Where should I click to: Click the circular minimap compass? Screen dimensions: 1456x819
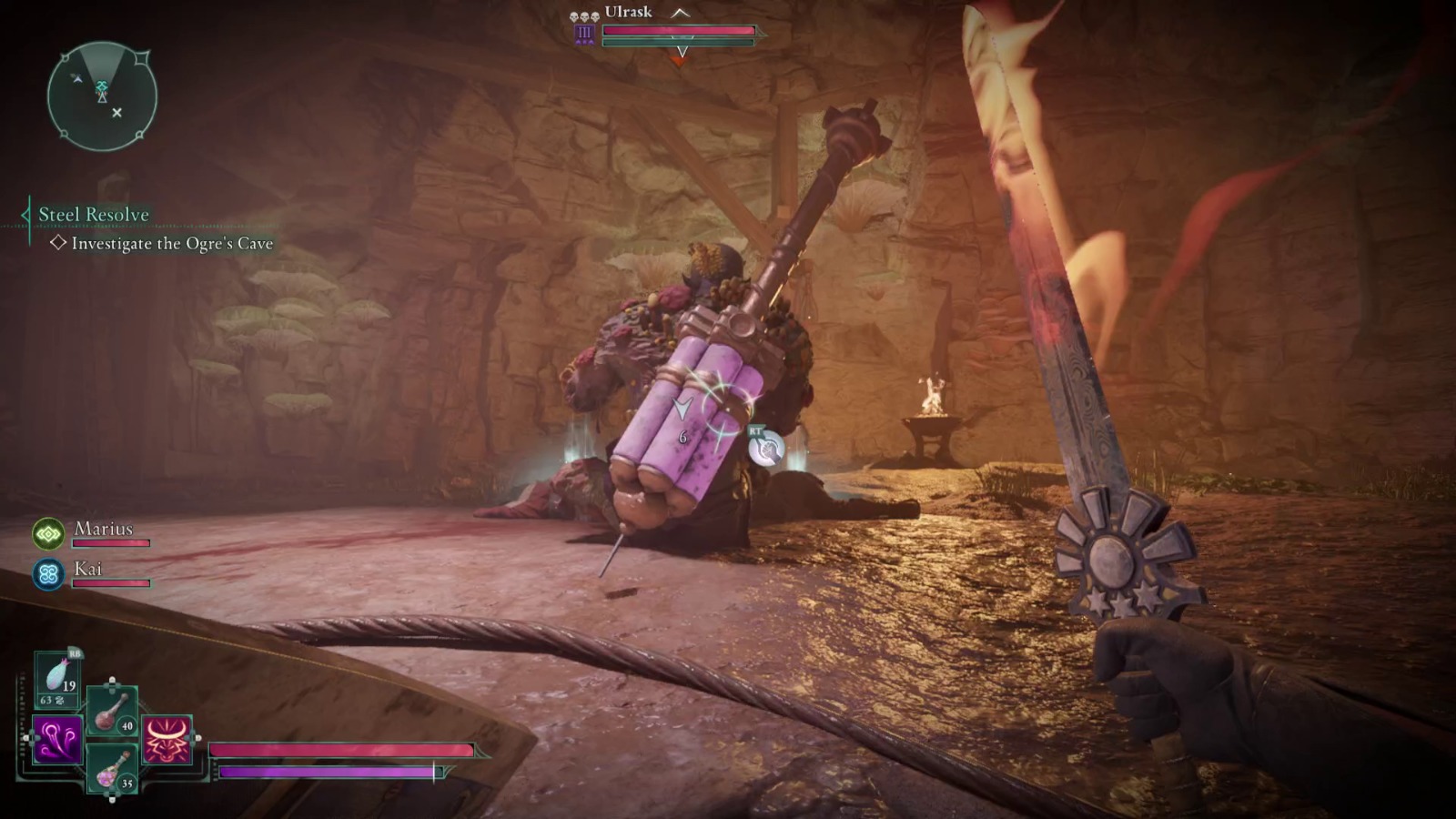(x=102, y=96)
